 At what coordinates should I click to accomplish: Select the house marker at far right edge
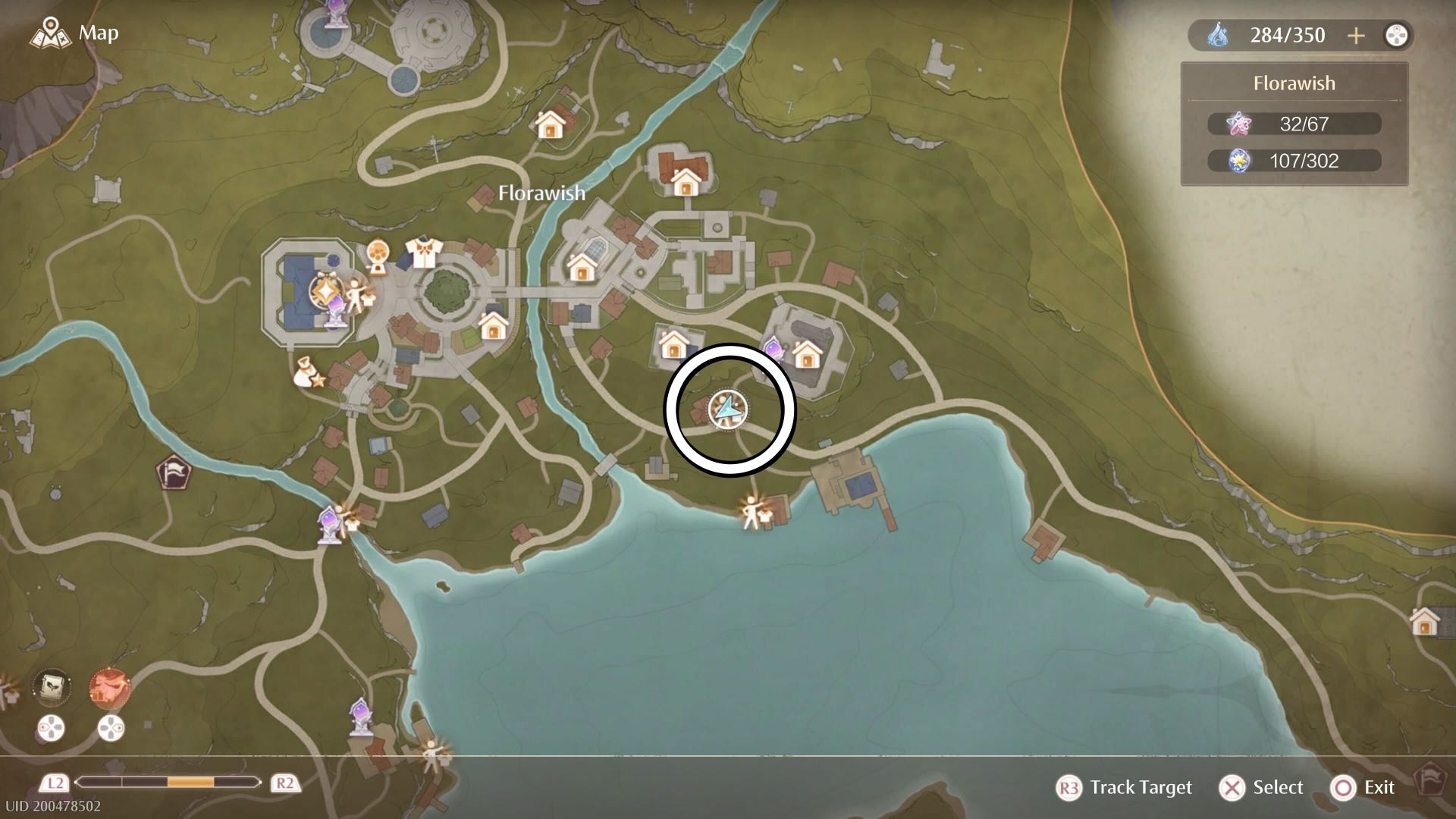point(1424,622)
